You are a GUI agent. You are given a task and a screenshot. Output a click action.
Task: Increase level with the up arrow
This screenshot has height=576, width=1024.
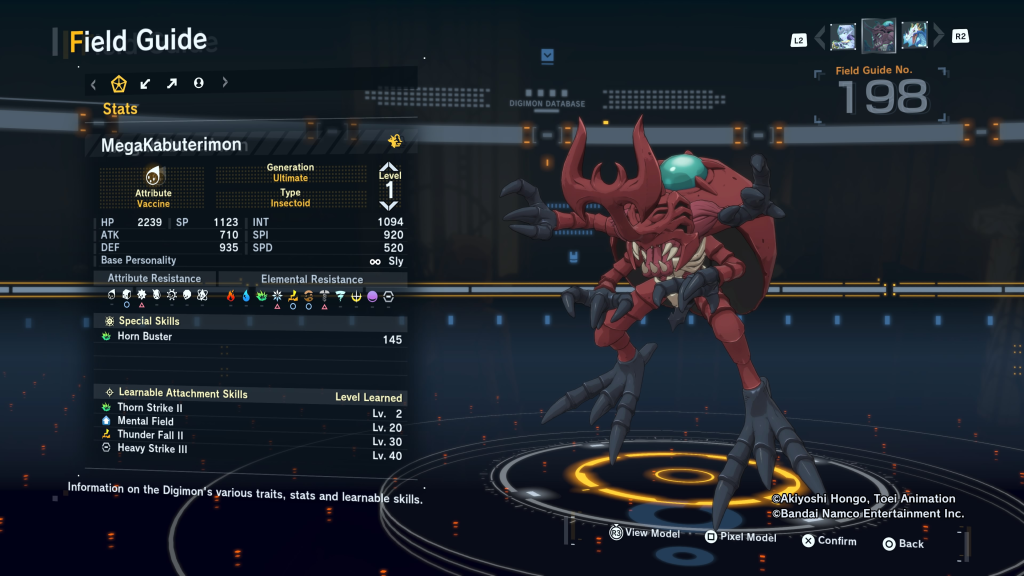(389, 168)
